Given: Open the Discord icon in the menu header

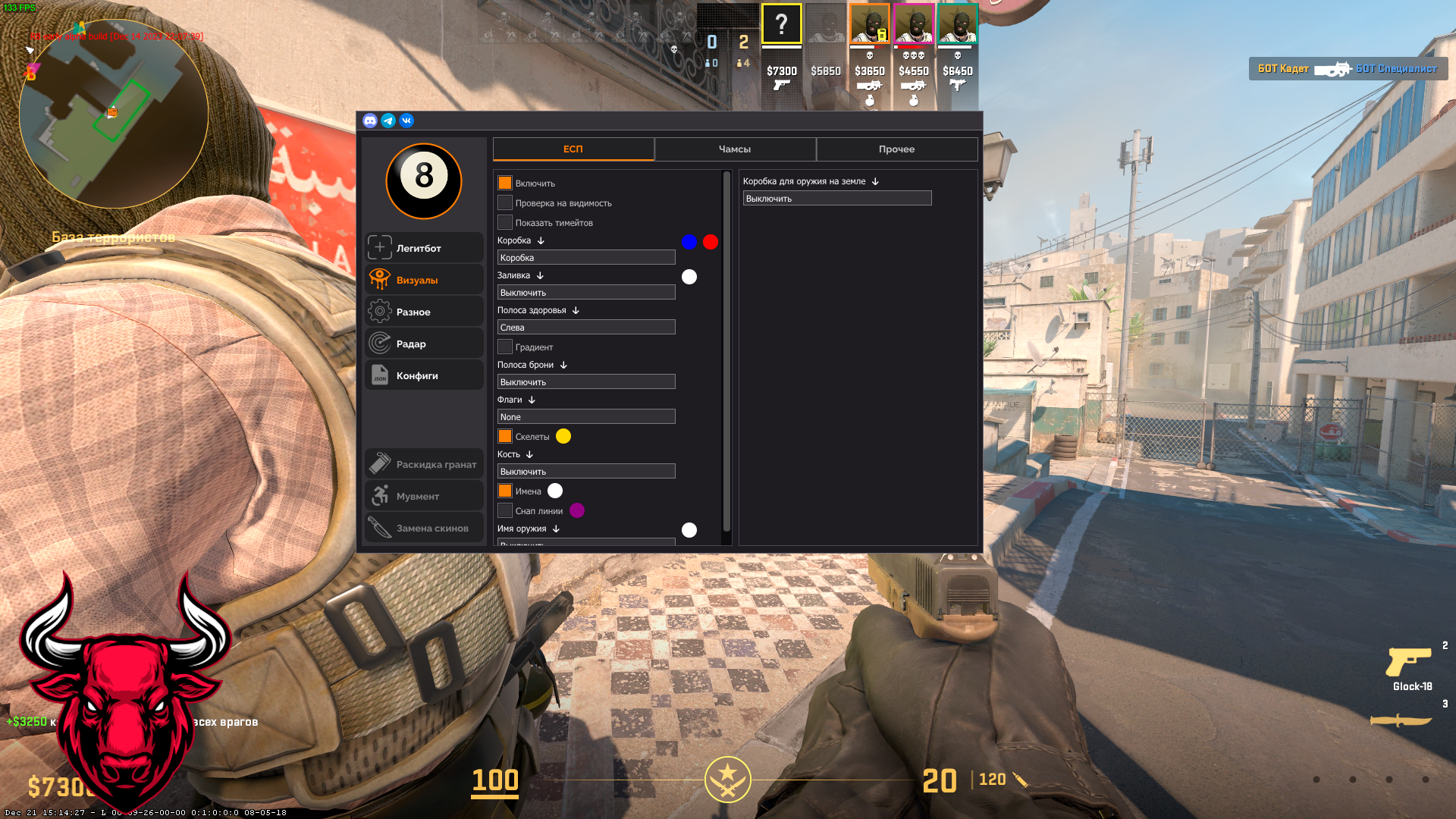Looking at the screenshot, I should (x=370, y=121).
